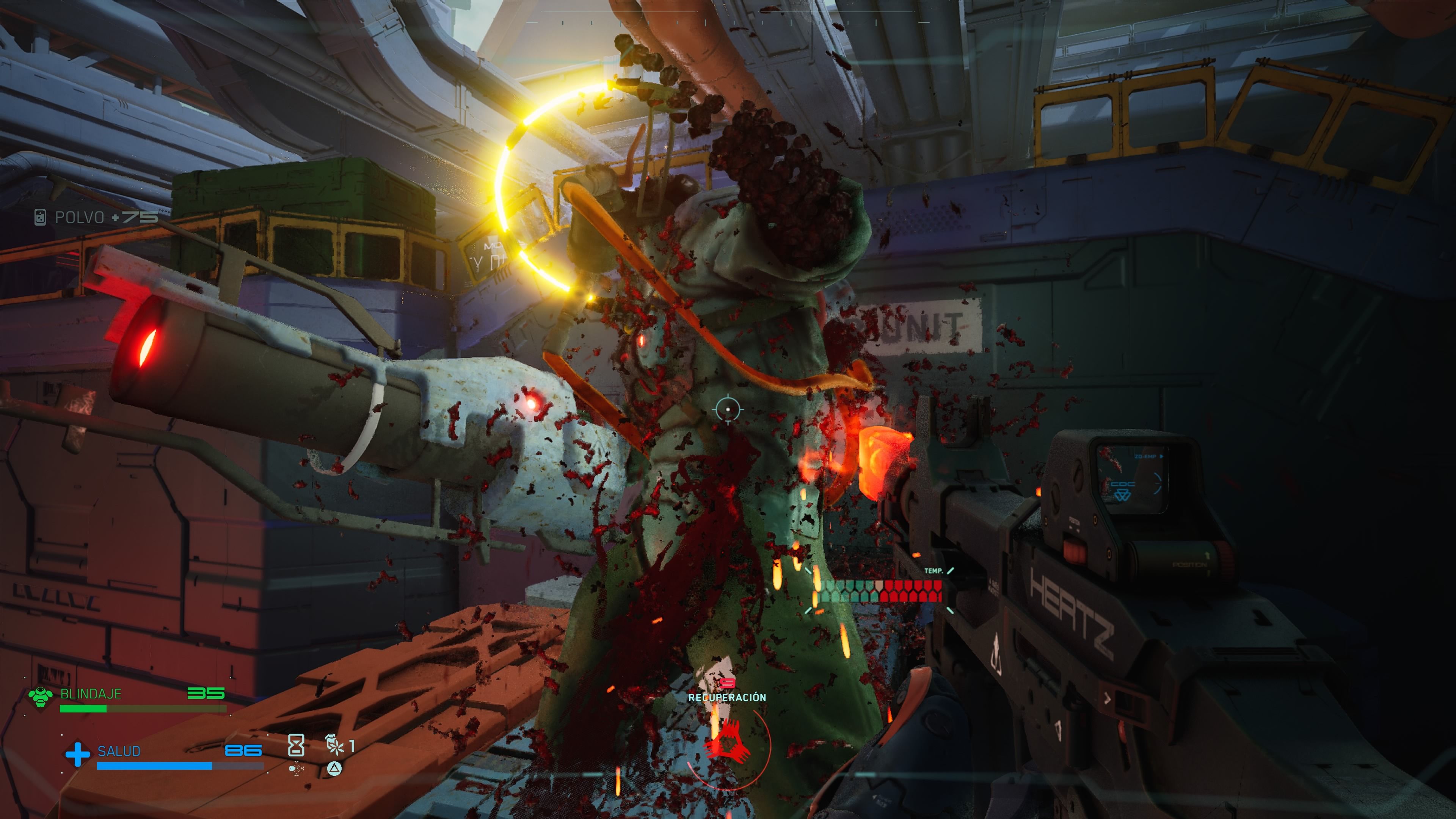Click the blue Salud cross icon
1456x819 pixels.
(77, 754)
